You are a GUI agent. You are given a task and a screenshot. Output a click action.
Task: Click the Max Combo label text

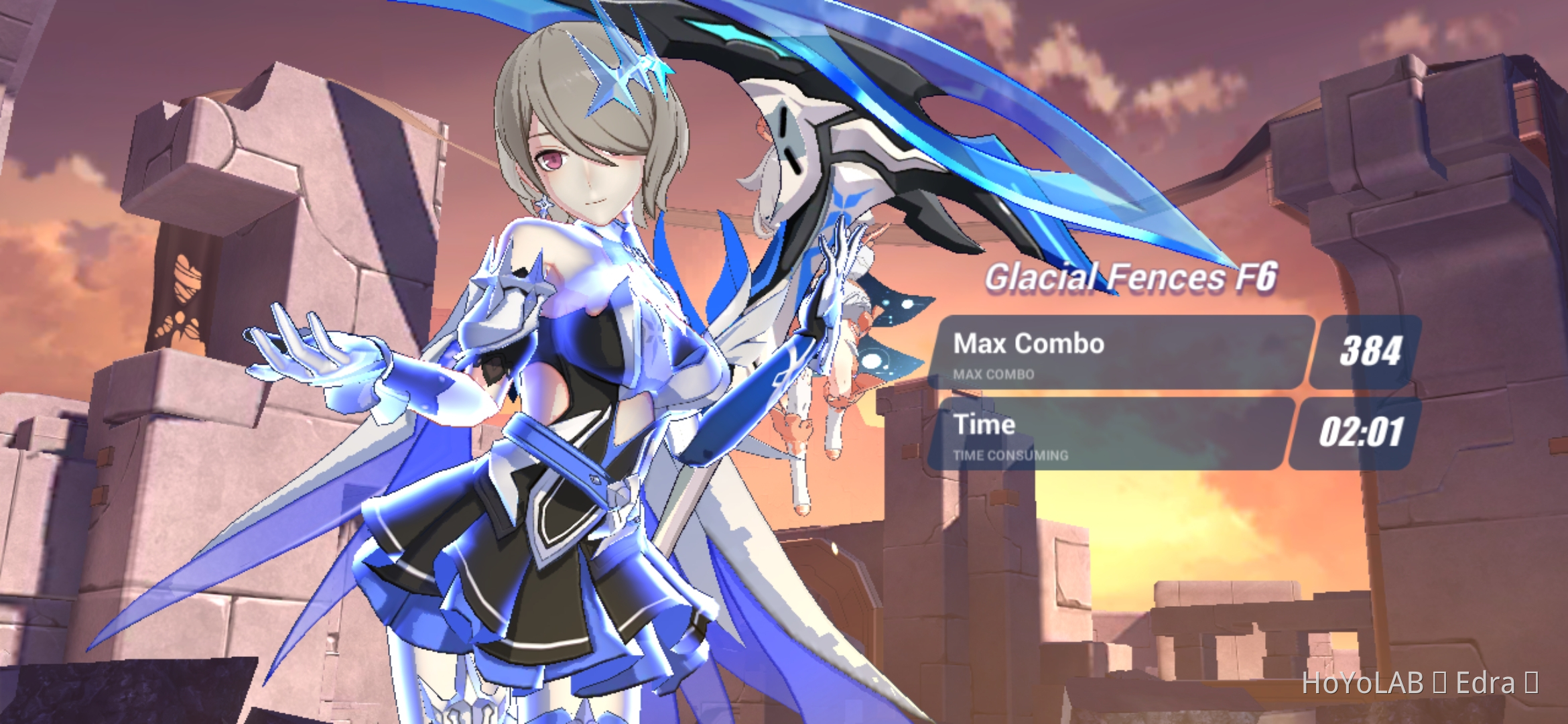(x=1027, y=344)
